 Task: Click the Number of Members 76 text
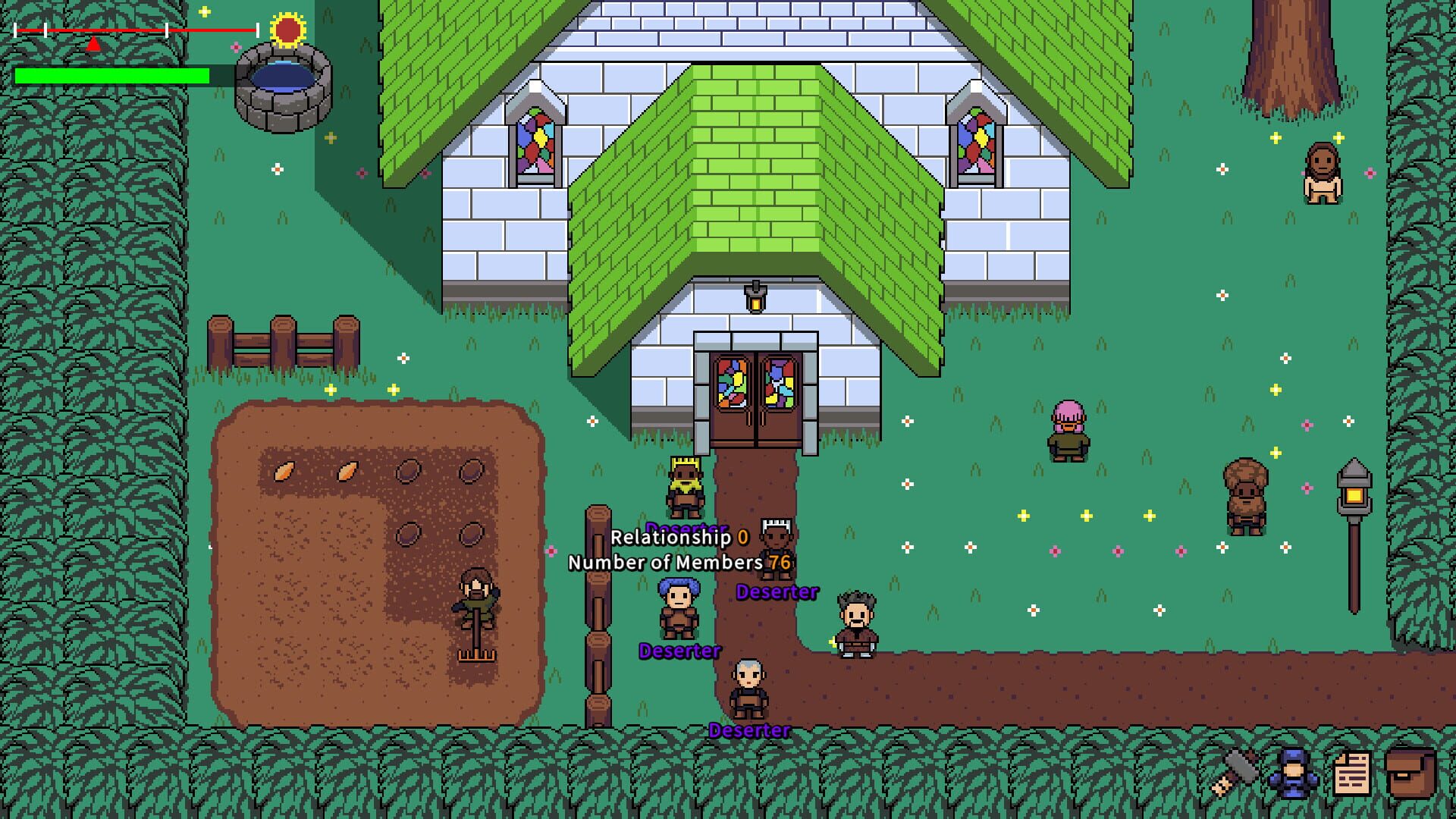point(665,563)
